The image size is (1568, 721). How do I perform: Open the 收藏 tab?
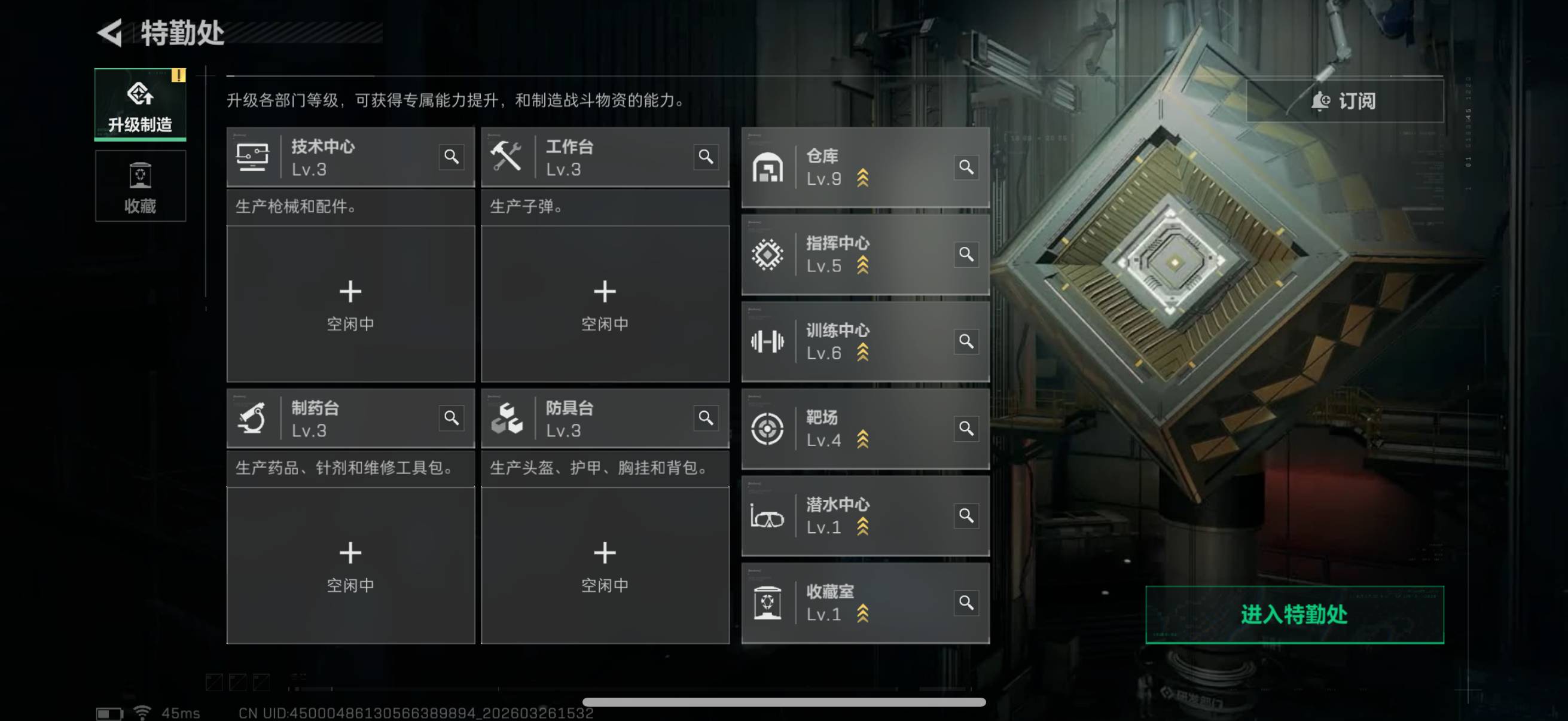pyautogui.click(x=140, y=186)
